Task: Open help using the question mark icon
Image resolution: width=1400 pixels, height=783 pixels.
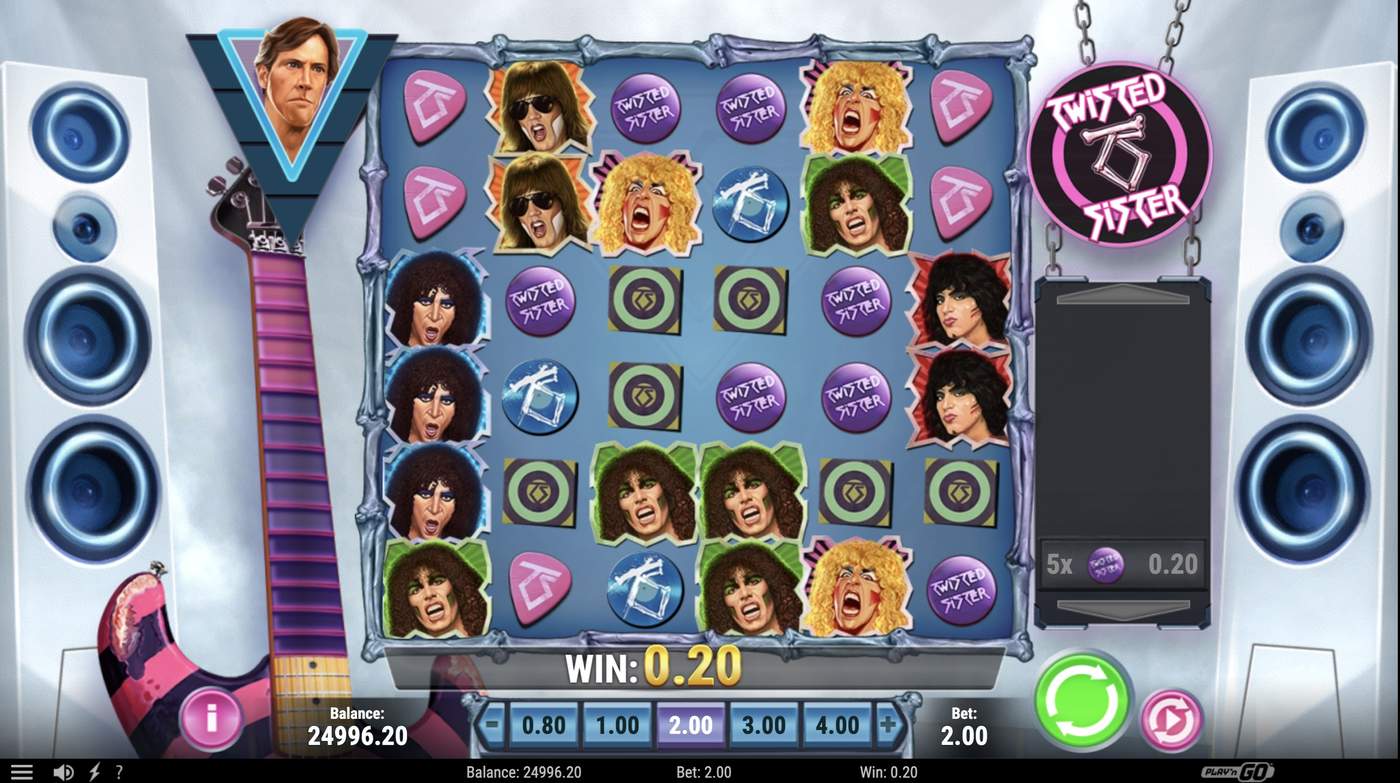Action: (x=118, y=771)
